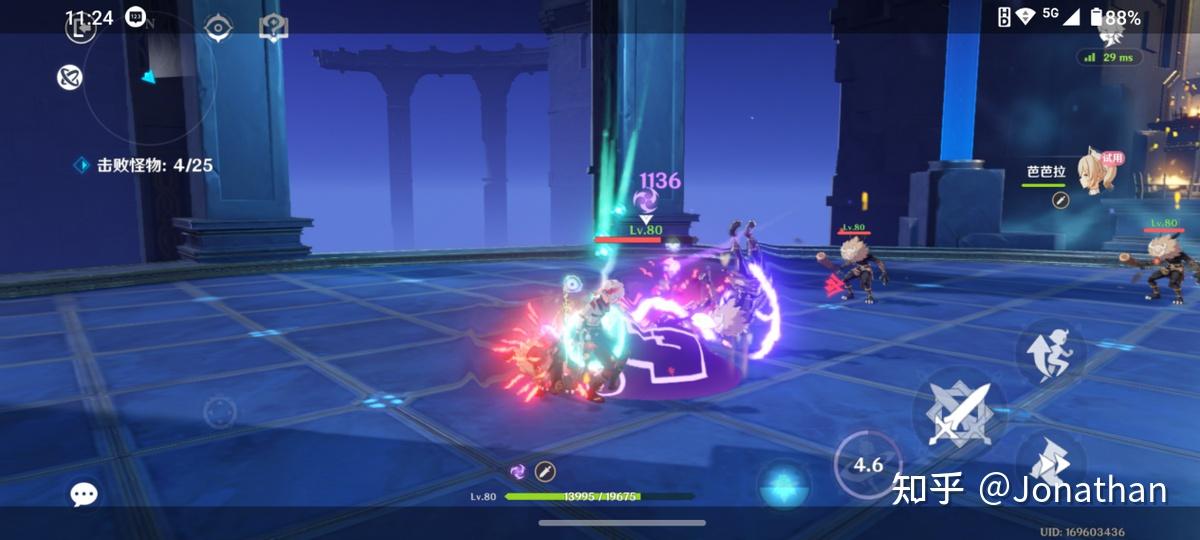Open the tutorial book question icon

pyautogui.click(x=273, y=28)
